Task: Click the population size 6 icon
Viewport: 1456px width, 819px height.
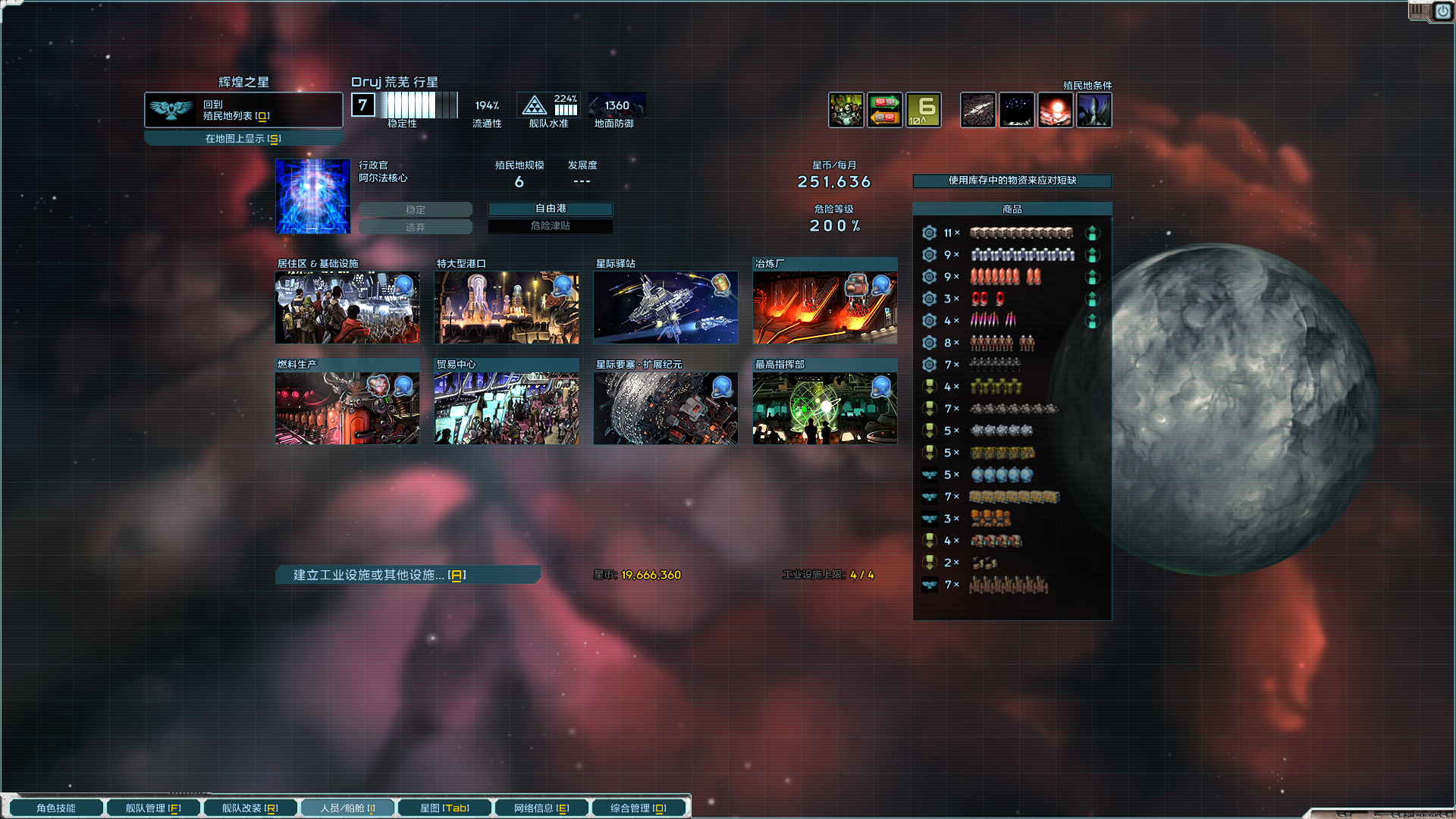Action: 923,110
